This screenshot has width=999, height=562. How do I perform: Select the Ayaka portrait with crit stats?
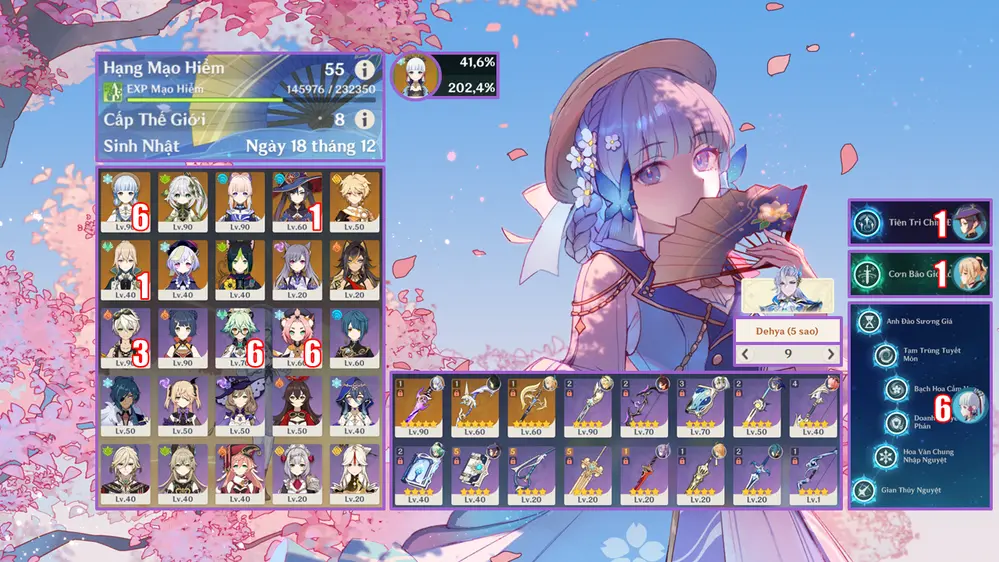(x=414, y=77)
